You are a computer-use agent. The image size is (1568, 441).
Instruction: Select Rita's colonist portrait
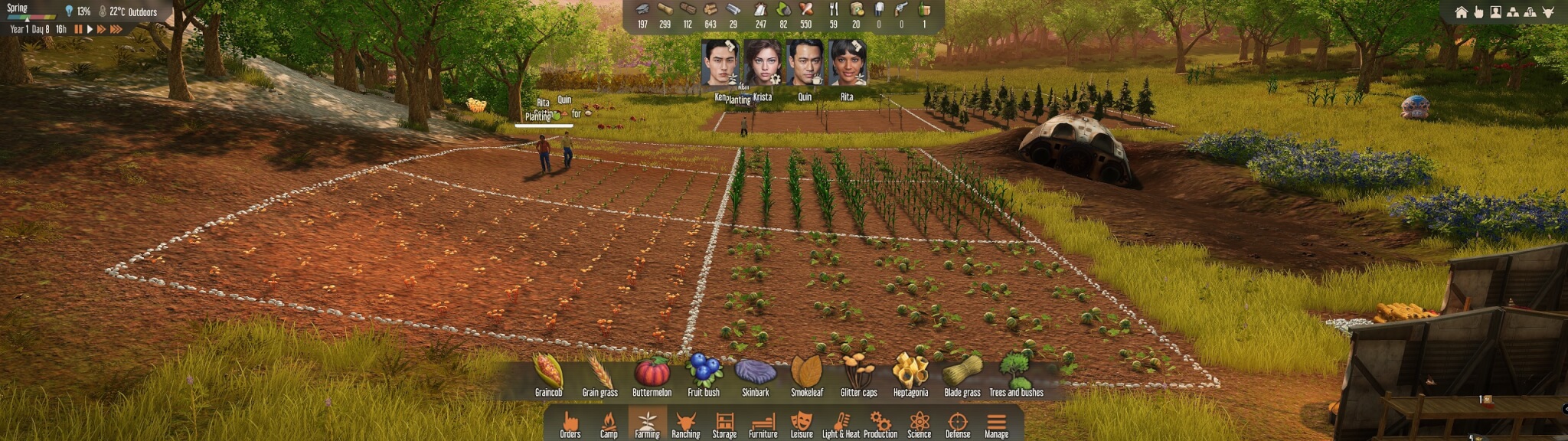847,64
